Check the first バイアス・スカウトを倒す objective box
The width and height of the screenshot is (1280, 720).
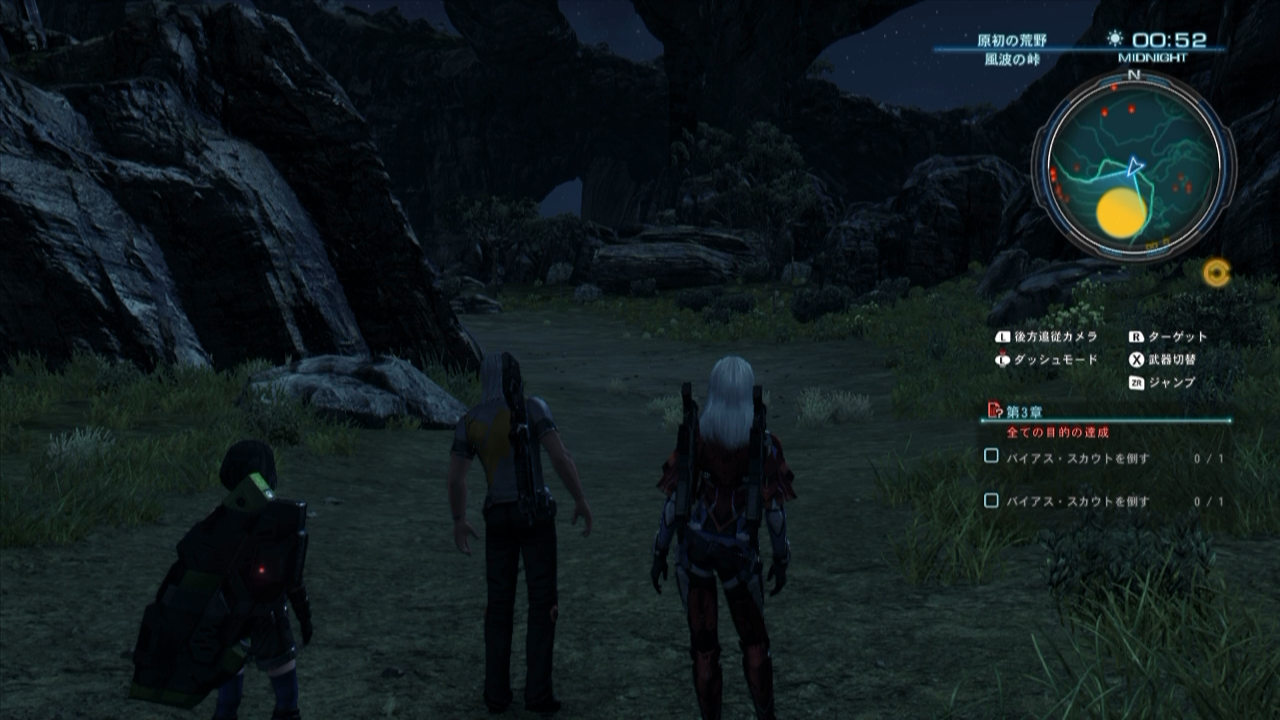point(990,457)
